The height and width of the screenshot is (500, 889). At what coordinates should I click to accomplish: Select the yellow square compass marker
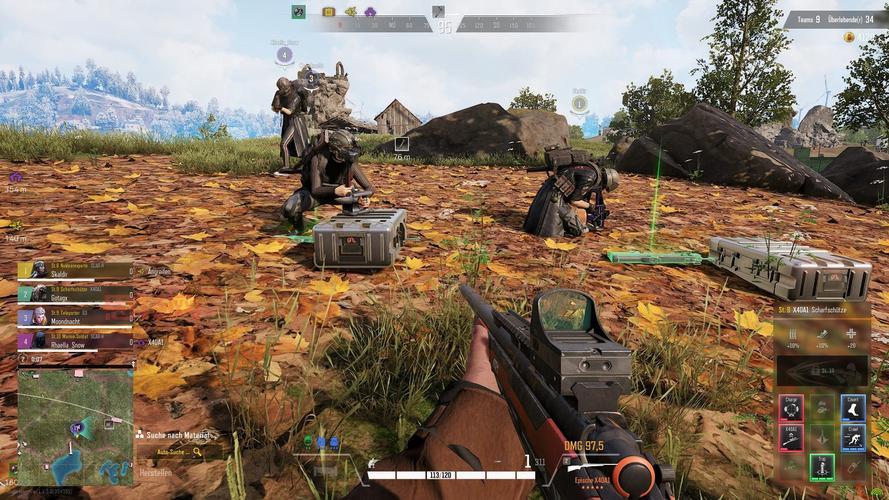pos(329,12)
